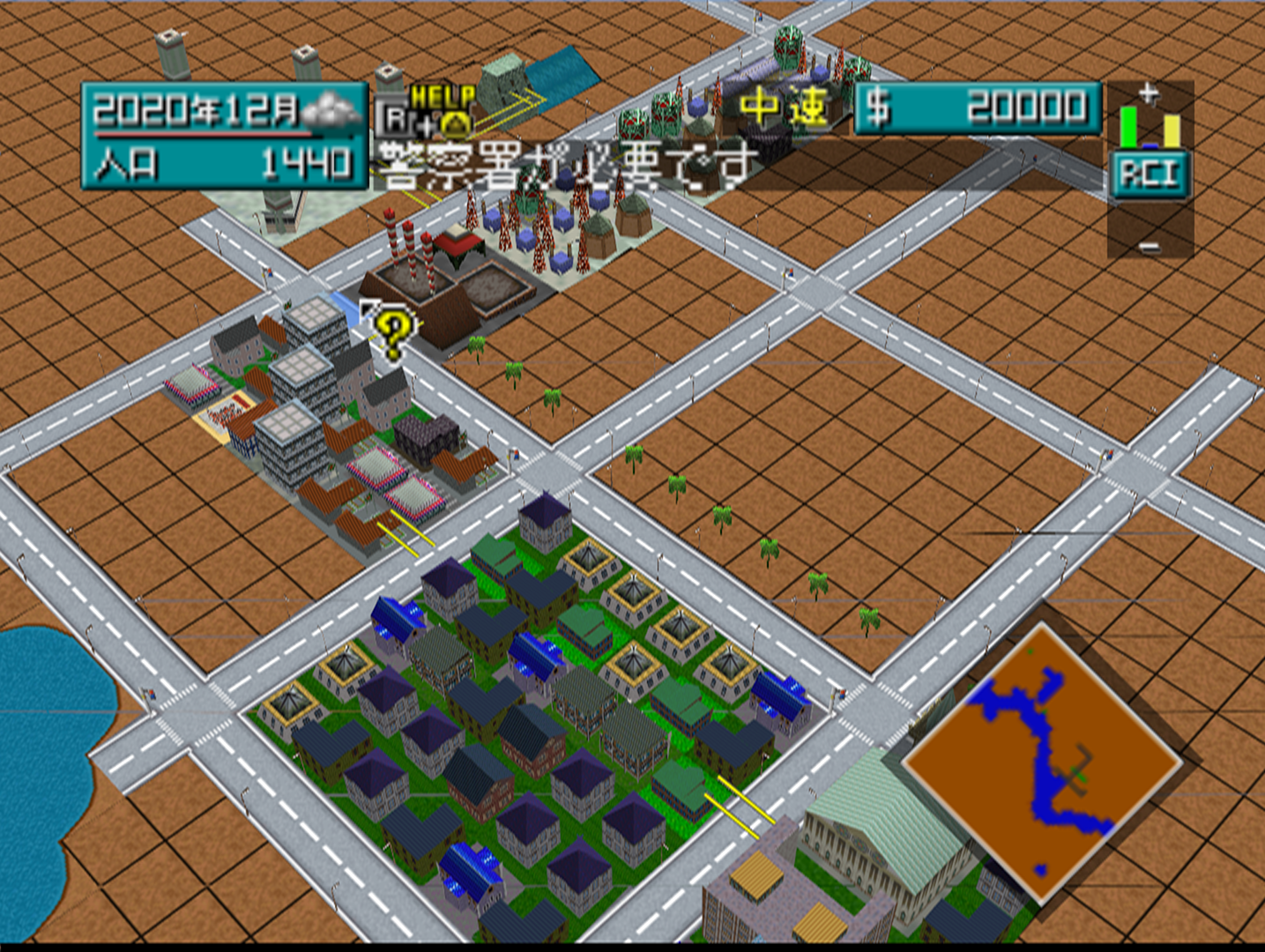This screenshot has height=952, width=1265.
Task: Click the R-button graphic in the HELP prompt
Action: (396, 116)
